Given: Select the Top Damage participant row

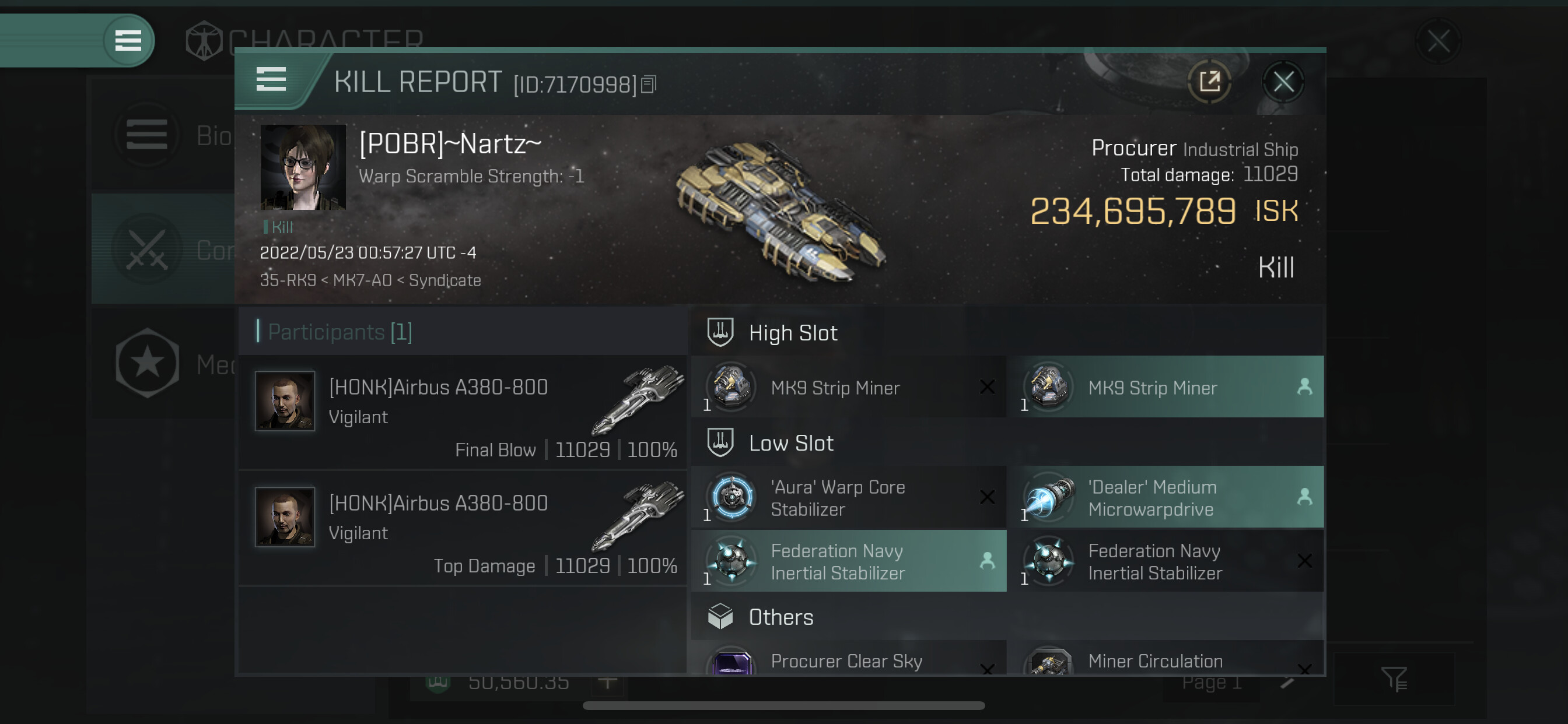Looking at the screenshot, I should pyautogui.click(x=463, y=528).
